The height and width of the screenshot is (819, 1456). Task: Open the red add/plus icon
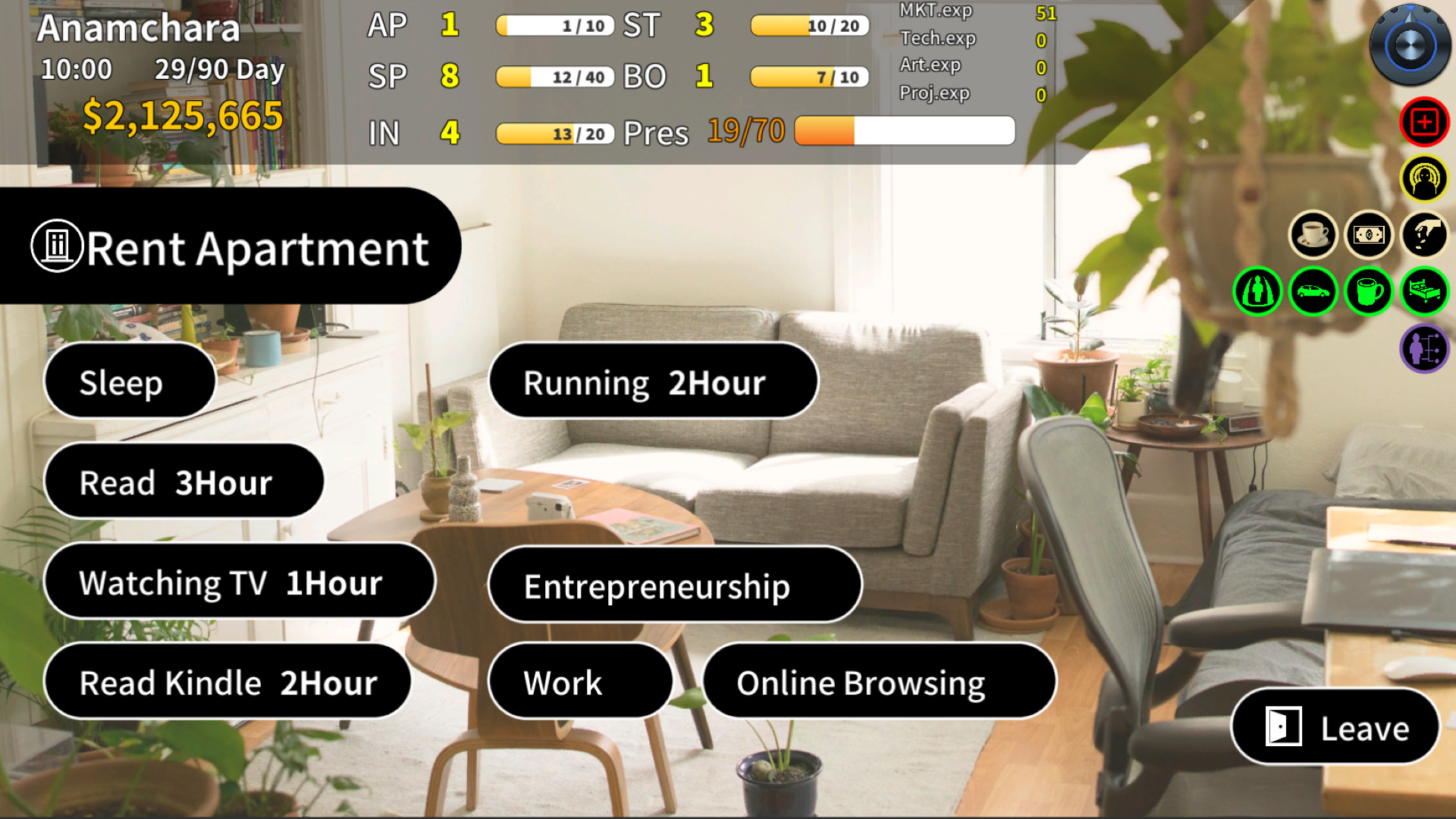tap(1424, 121)
